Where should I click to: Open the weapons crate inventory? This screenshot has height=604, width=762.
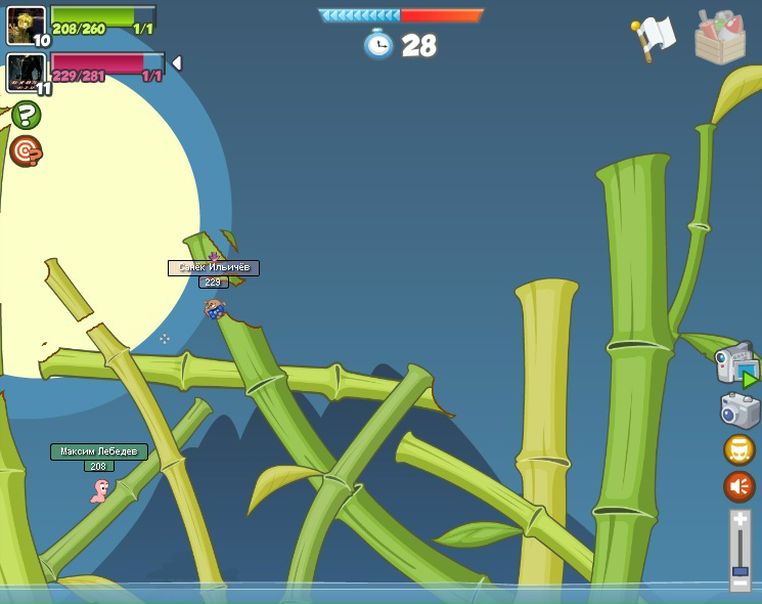pos(720,37)
